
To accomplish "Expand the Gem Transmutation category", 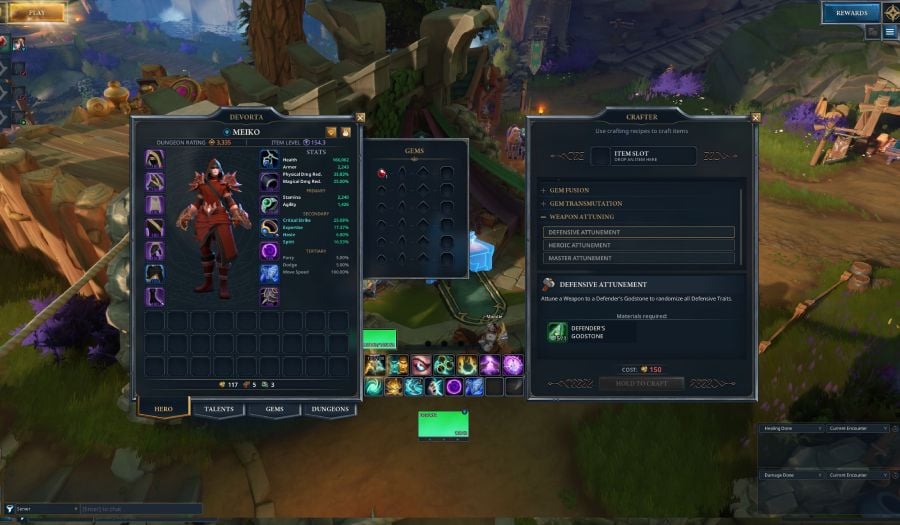I will coord(584,203).
